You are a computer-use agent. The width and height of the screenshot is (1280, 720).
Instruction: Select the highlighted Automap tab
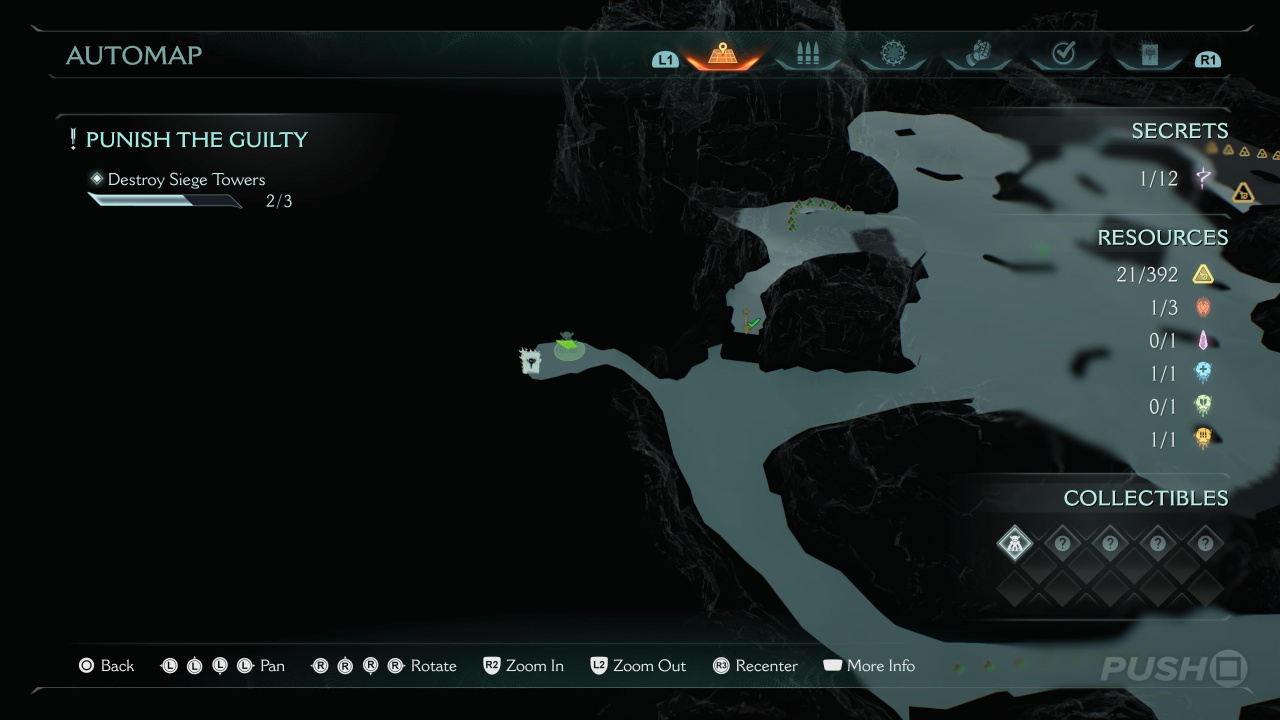click(722, 55)
